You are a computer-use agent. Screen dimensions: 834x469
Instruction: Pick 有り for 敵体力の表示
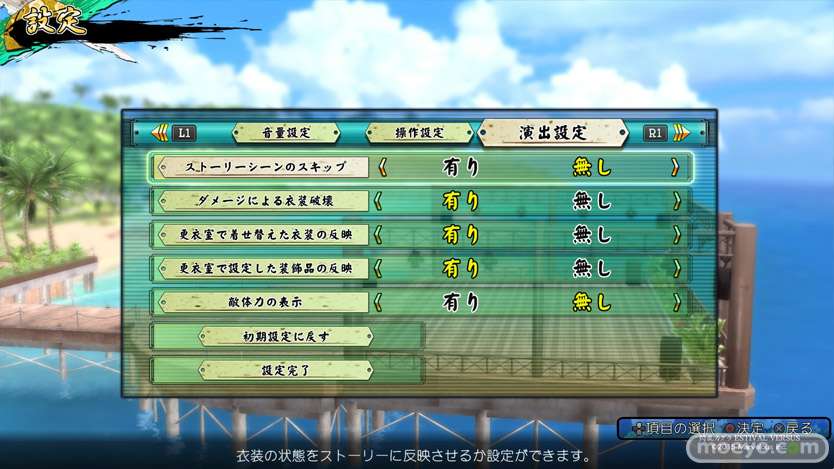tap(460, 301)
